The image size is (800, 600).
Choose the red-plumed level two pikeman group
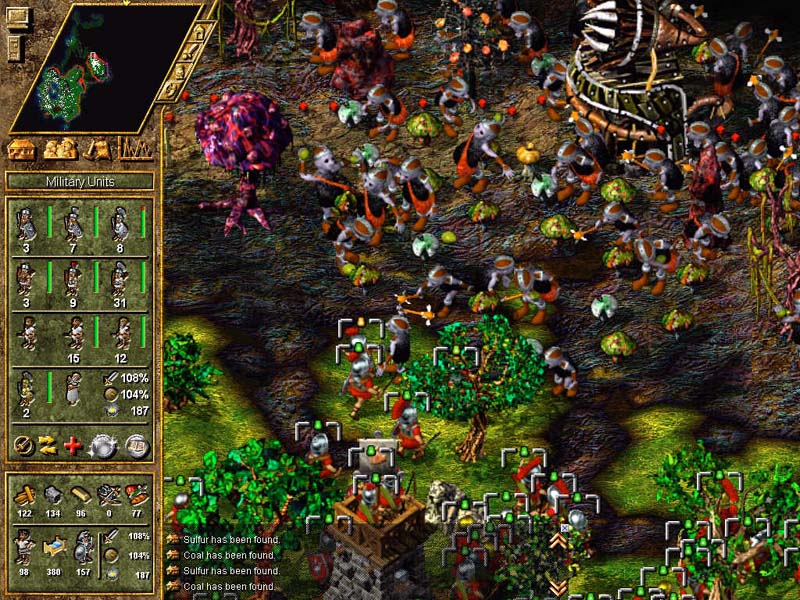pyautogui.click(x=74, y=280)
